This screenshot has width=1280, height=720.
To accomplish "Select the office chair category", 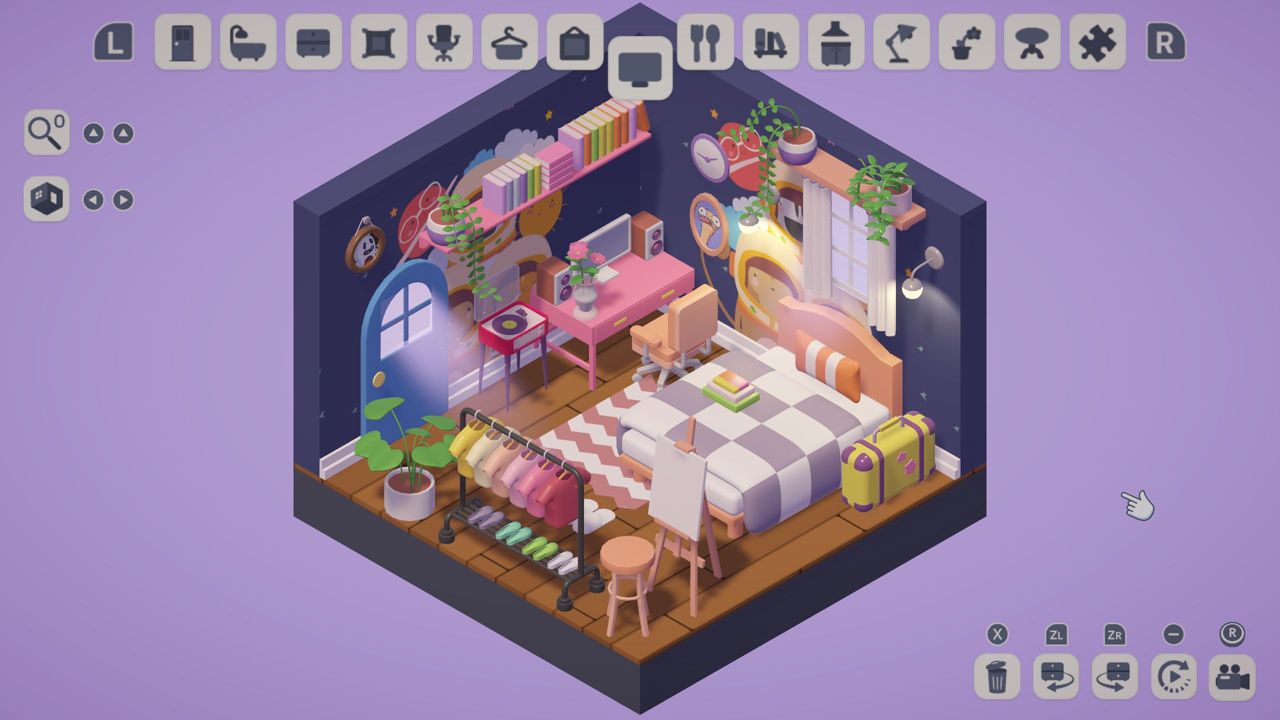I will 443,43.
